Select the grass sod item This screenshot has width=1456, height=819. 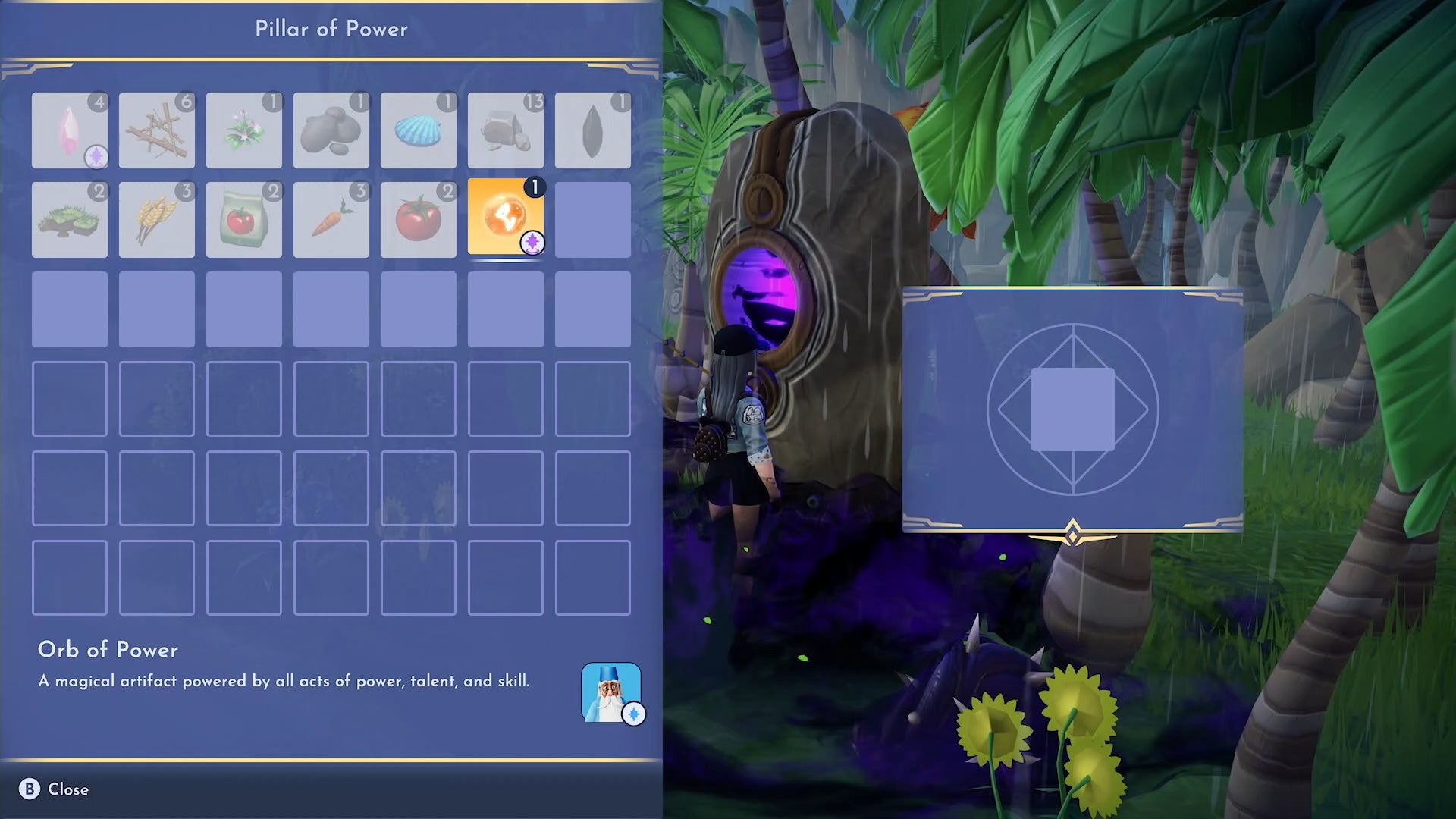point(69,219)
